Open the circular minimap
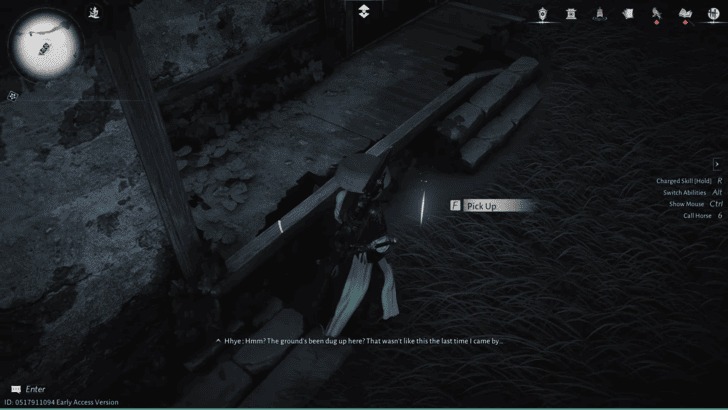The height and width of the screenshot is (410, 728). [x=44, y=44]
